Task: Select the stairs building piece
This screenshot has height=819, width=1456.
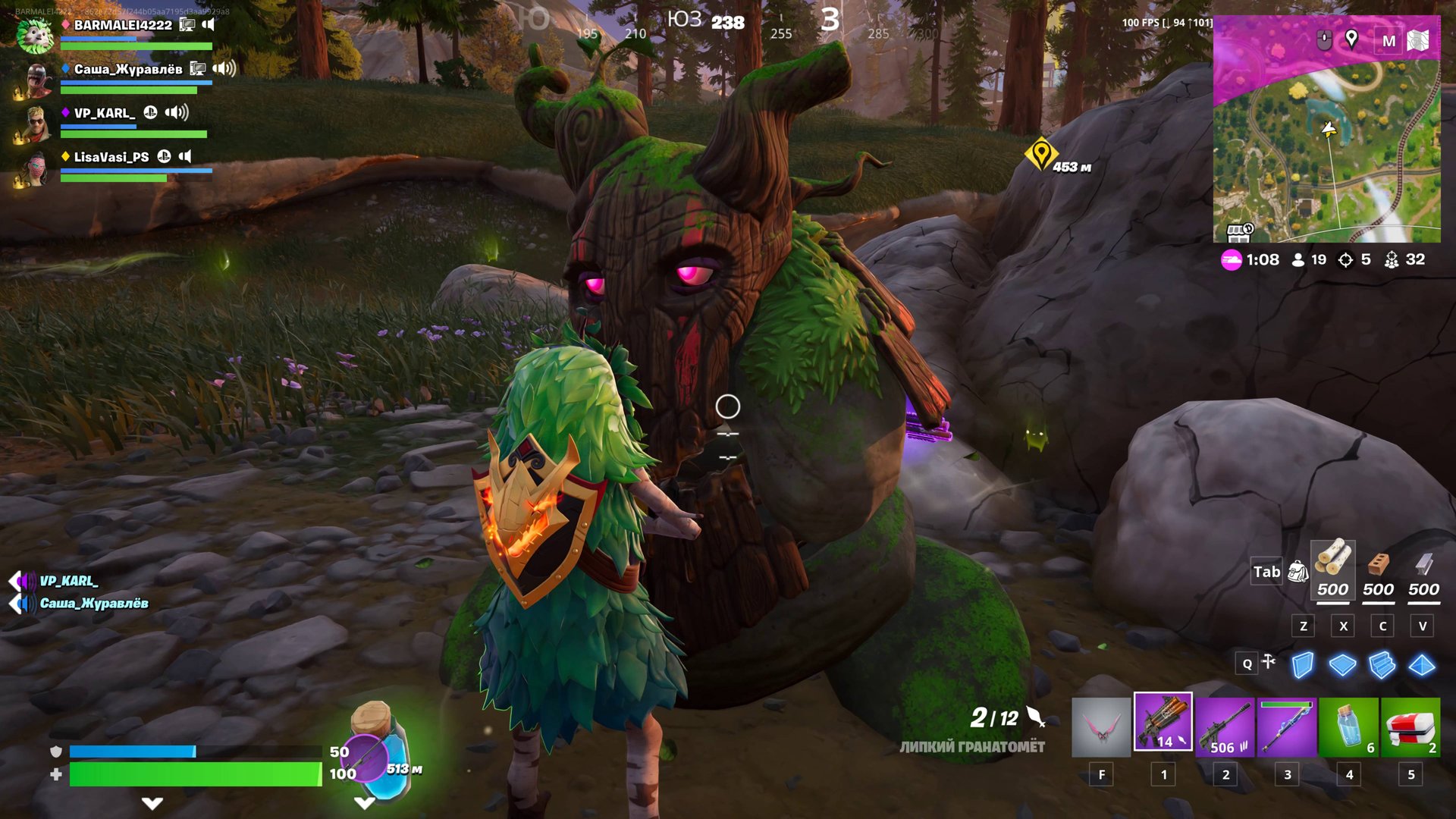Action: tap(1382, 665)
